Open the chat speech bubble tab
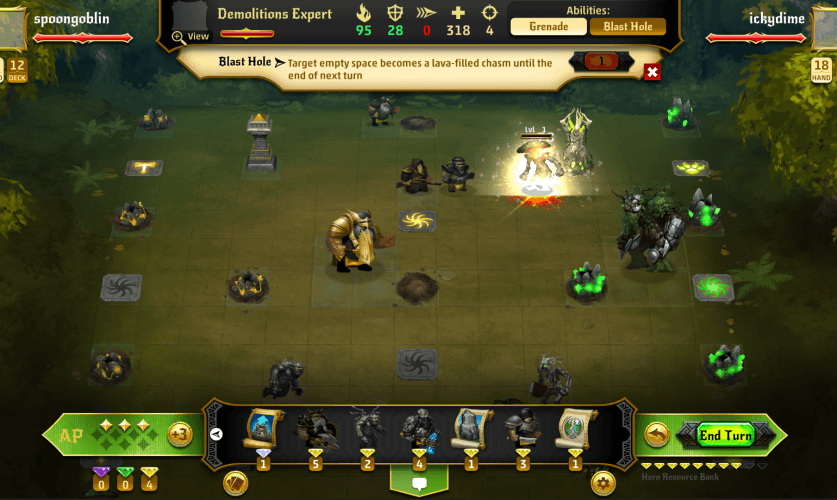The width and height of the screenshot is (837, 500). coord(419,482)
